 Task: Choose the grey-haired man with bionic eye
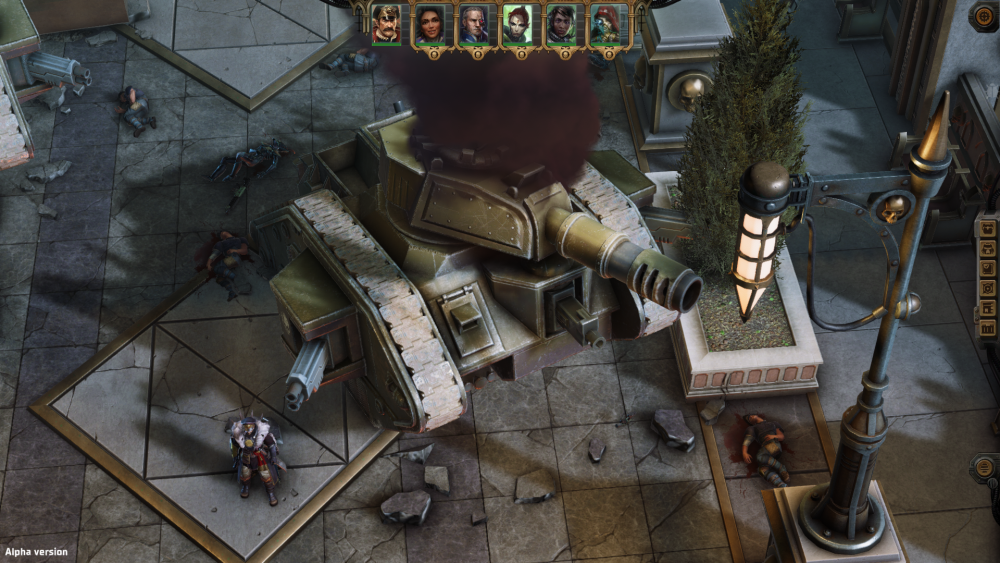coord(474,24)
